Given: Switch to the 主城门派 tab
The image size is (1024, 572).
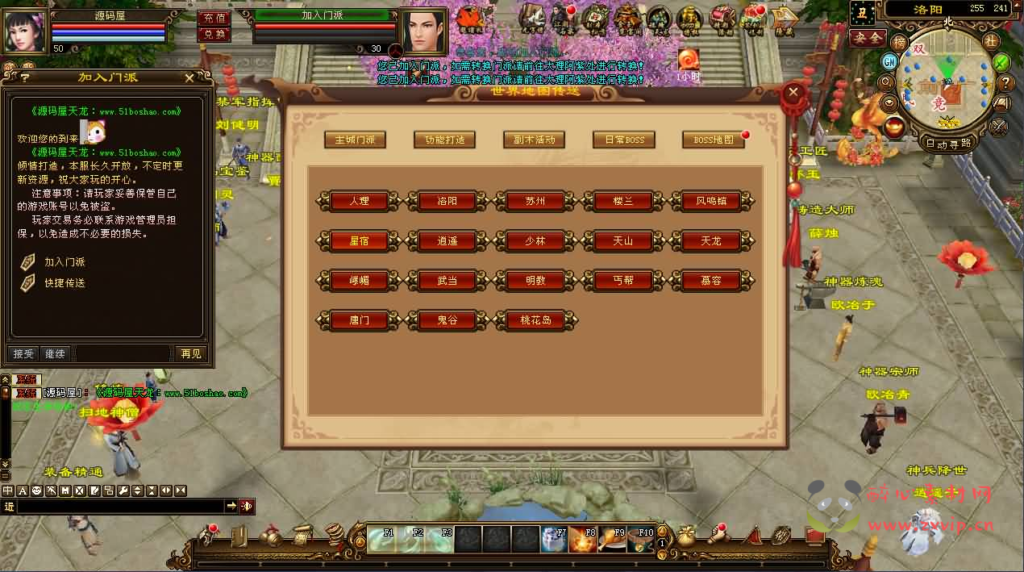Looking at the screenshot, I should pos(355,140).
